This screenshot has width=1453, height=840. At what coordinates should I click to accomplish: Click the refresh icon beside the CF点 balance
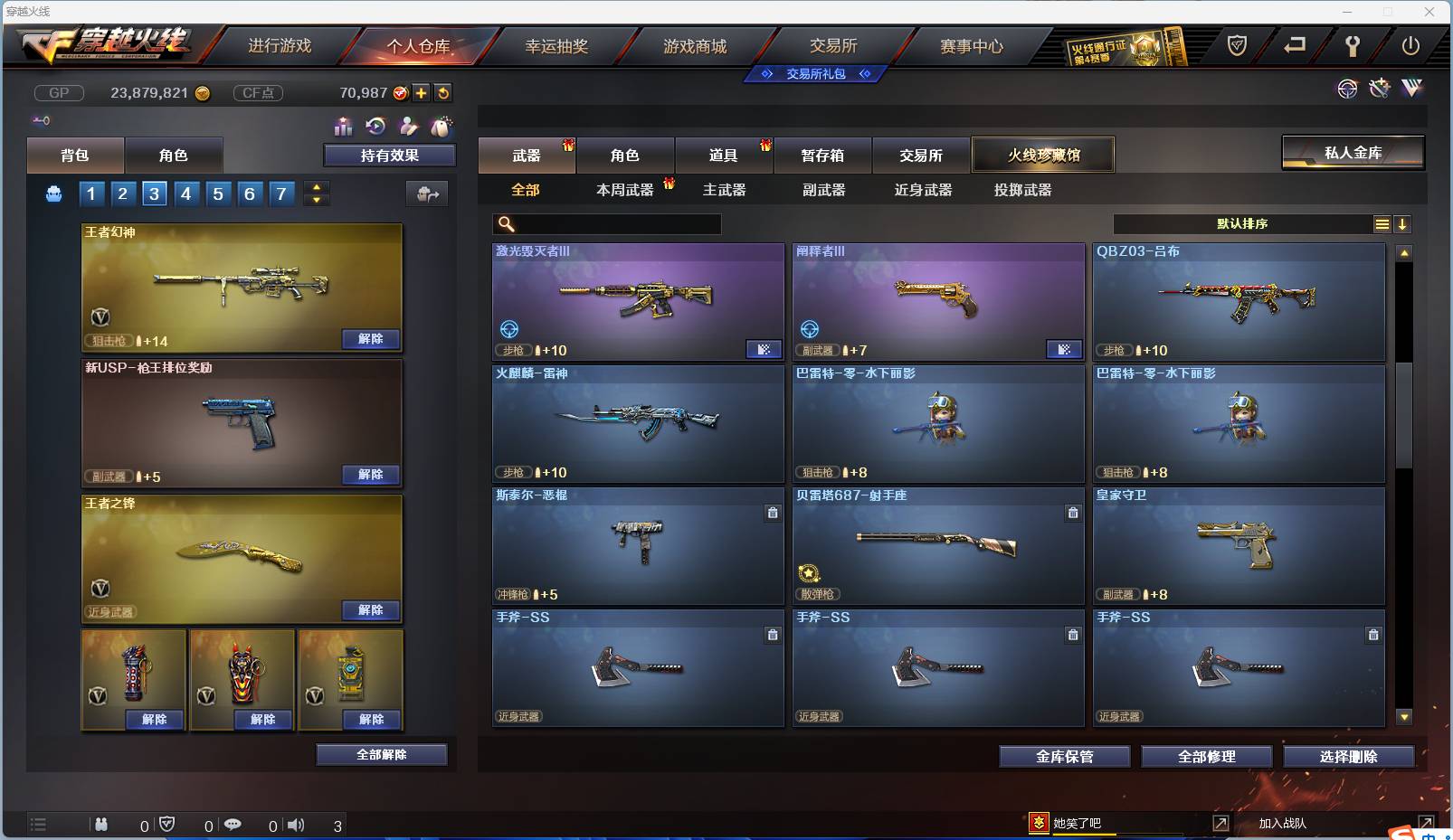[442, 92]
